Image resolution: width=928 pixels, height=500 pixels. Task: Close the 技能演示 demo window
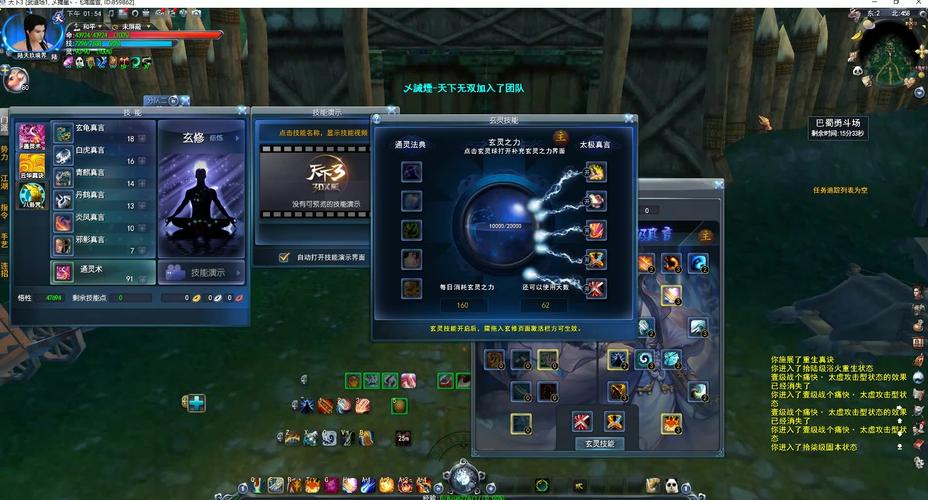372,112
